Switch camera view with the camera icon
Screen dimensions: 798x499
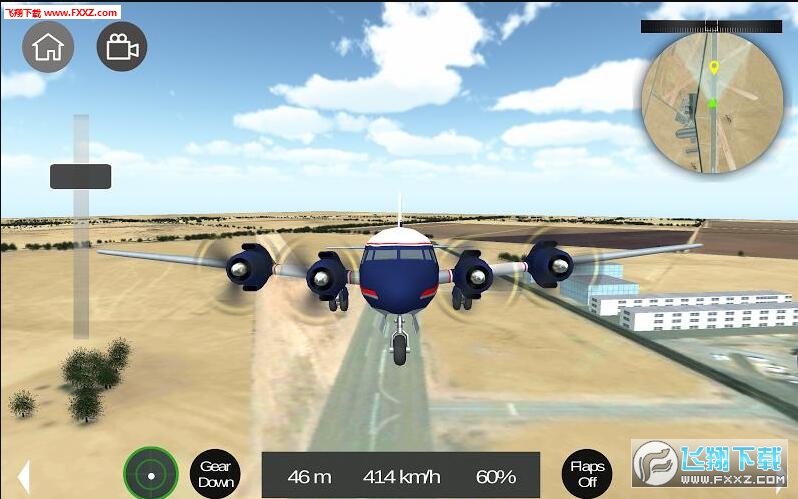coord(122,47)
